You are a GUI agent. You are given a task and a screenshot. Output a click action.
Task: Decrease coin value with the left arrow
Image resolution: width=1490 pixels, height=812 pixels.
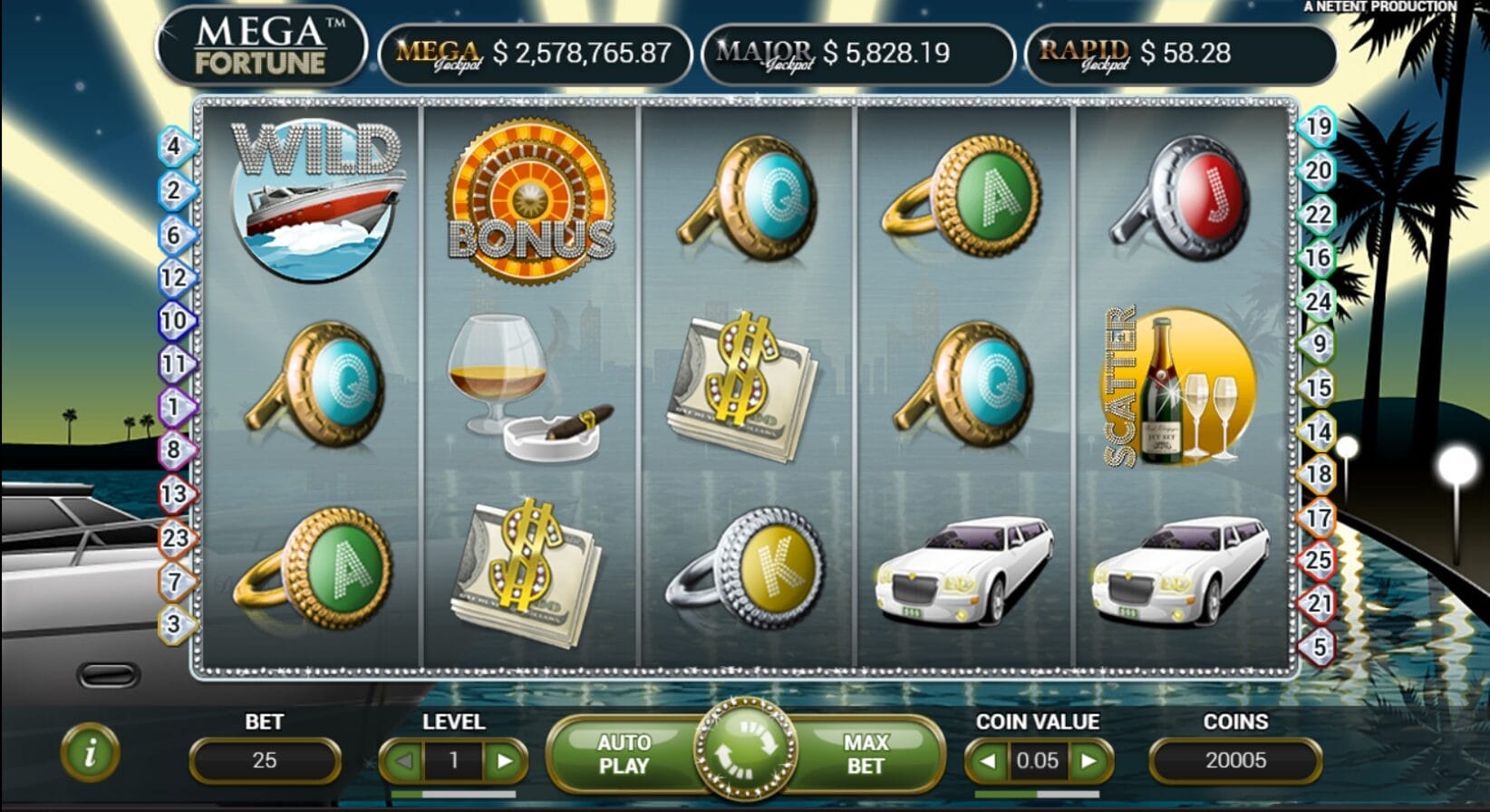tap(988, 760)
